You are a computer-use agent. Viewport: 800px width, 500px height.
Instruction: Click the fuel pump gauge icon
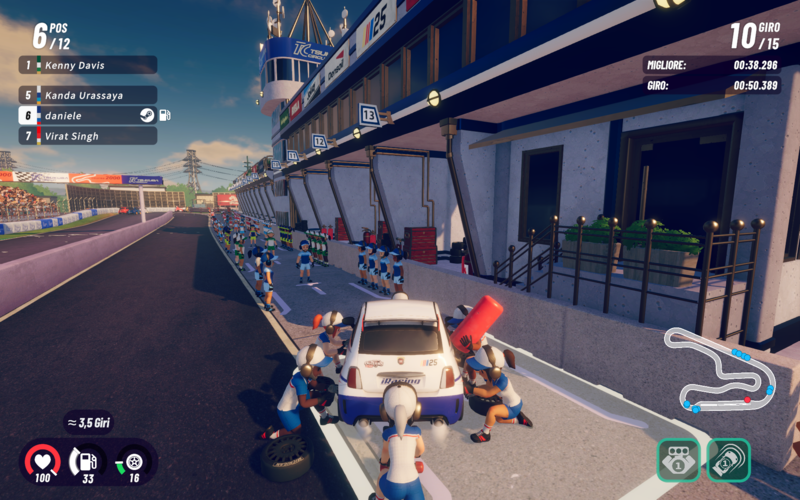tap(88, 462)
